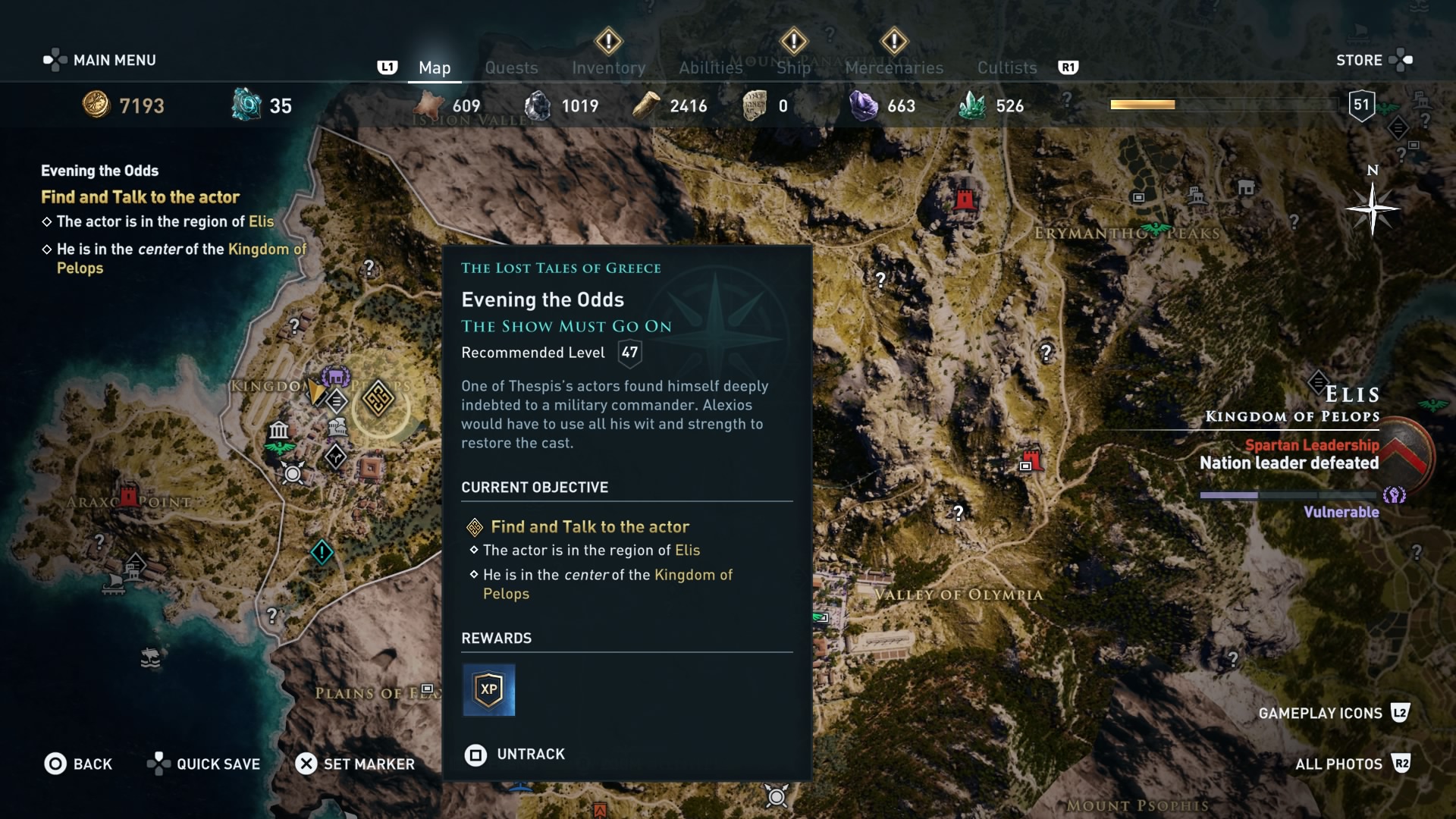Click the conquest battle shield-and-spears map icon
The image size is (1456, 819).
pyautogui.click(x=293, y=473)
